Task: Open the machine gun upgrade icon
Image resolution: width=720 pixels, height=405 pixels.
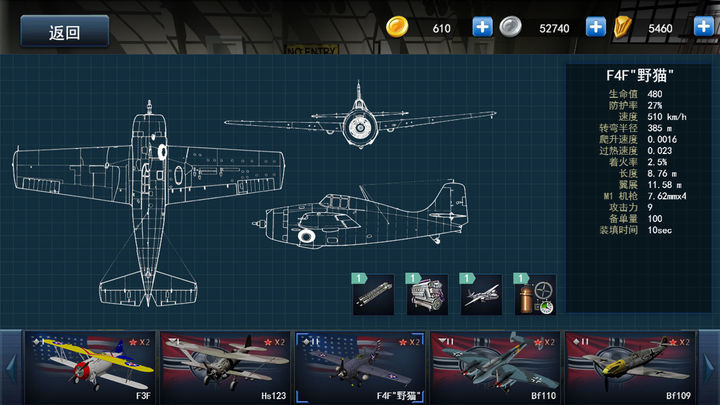Action: coord(372,295)
